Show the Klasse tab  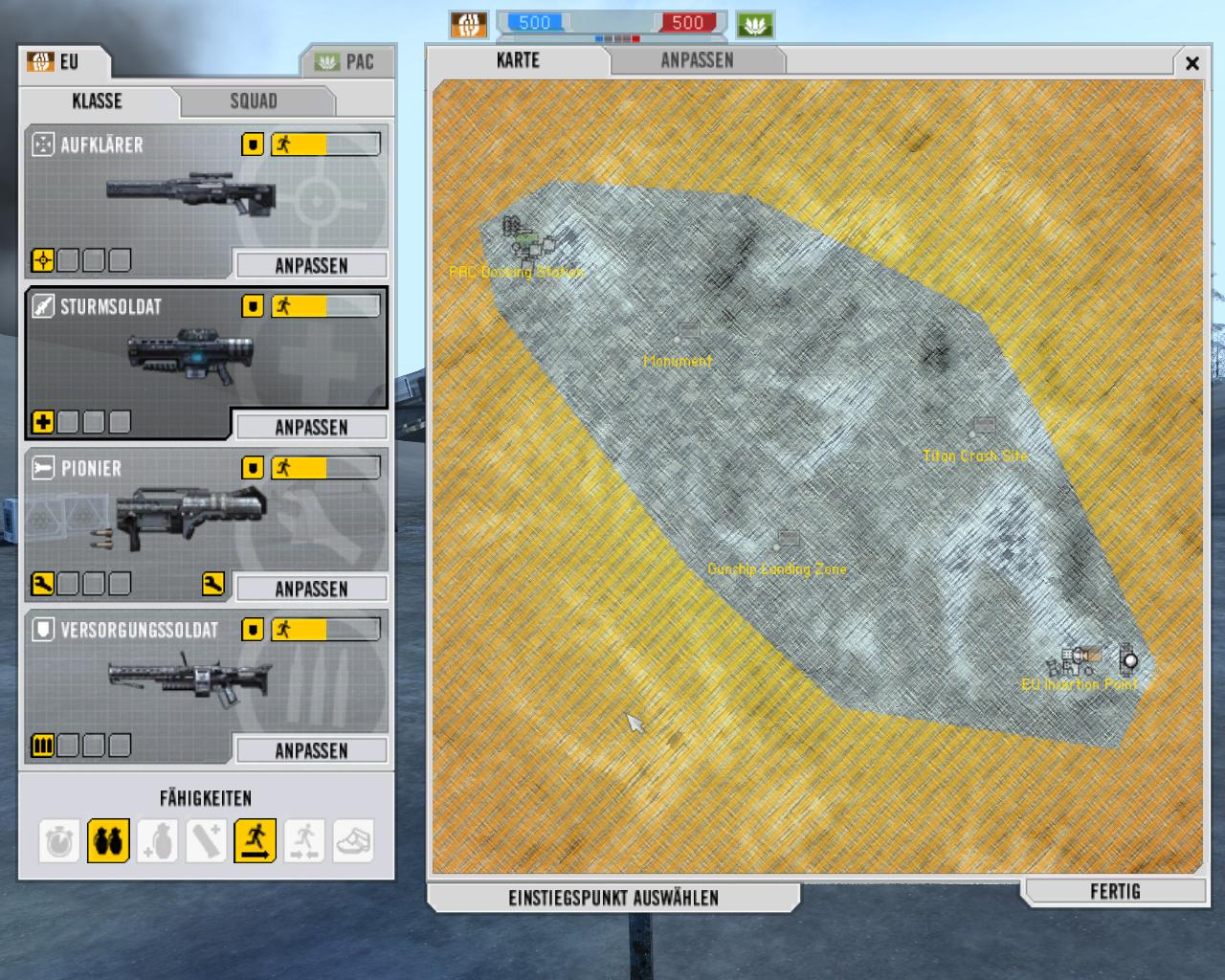click(97, 101)
